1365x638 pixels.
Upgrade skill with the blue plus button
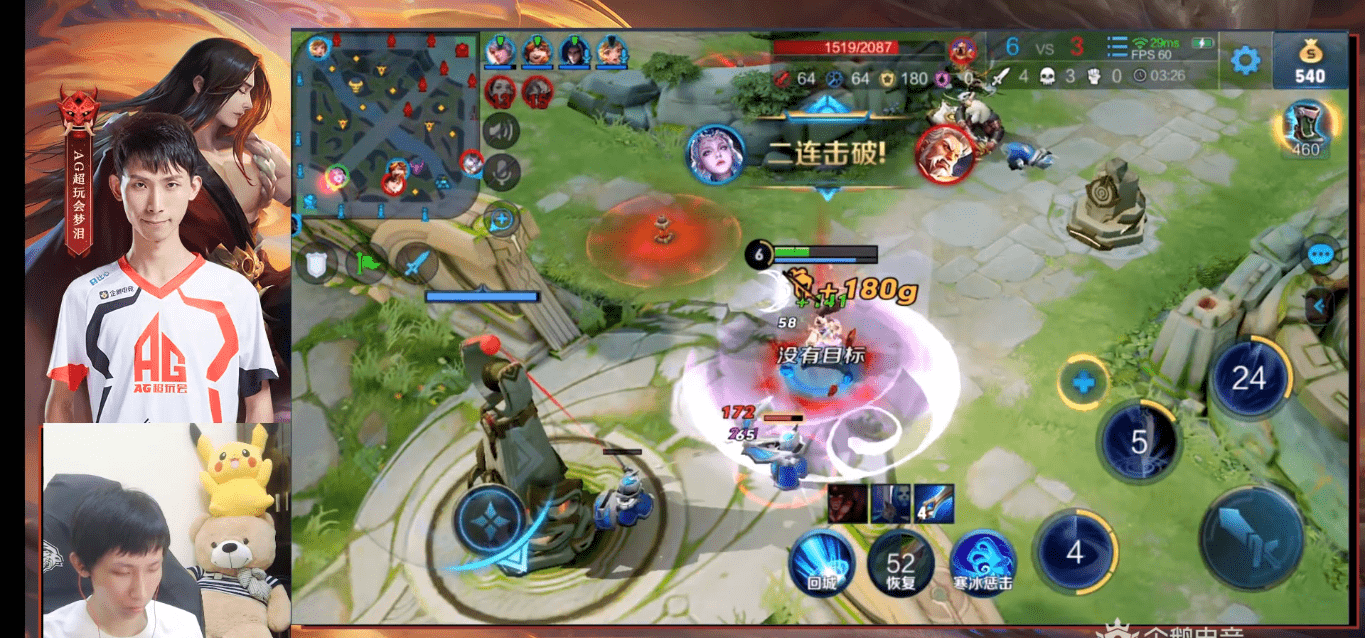pos(1082,382)
